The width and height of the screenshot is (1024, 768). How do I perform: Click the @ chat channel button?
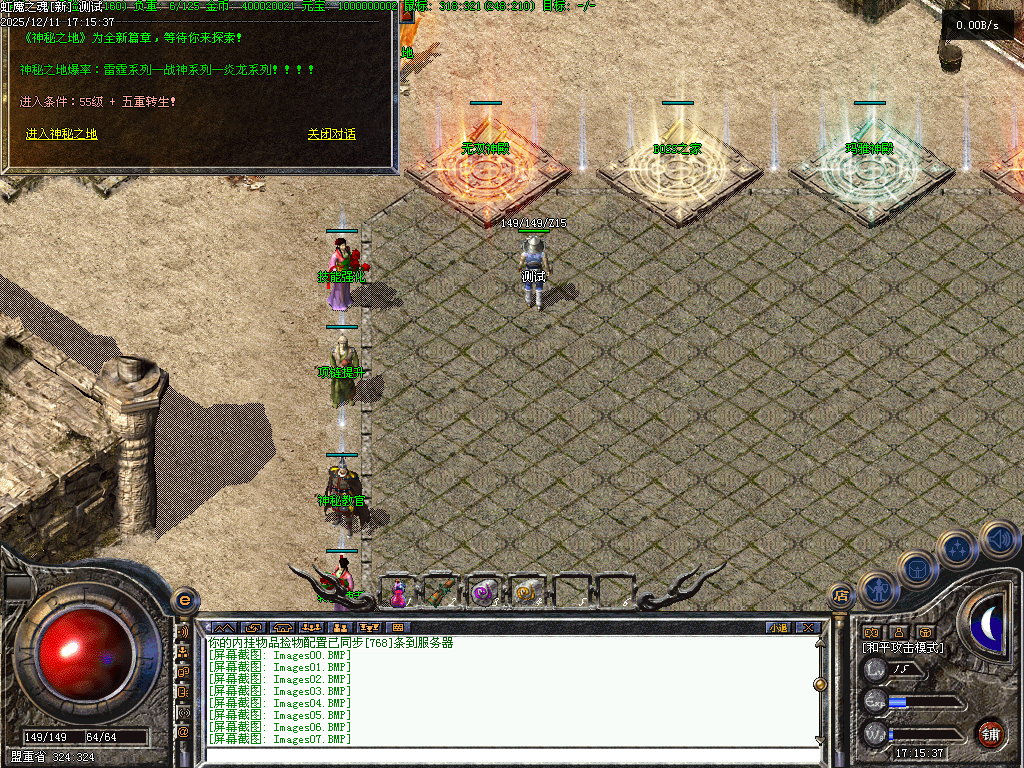click(183, 732)
